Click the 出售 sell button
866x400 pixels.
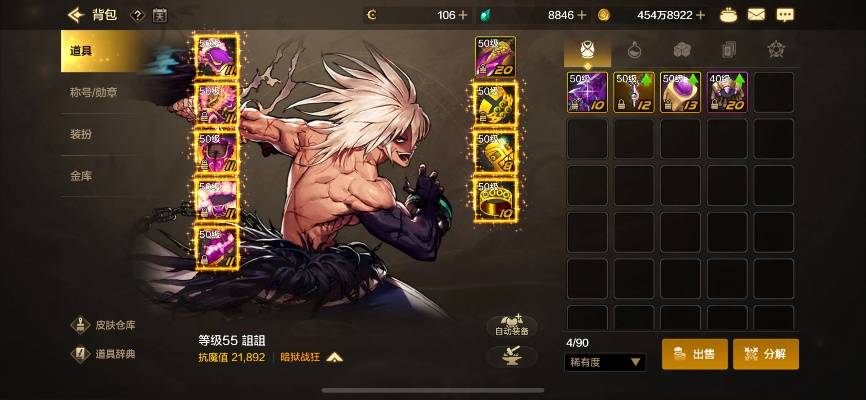click(x=694, y=353)
